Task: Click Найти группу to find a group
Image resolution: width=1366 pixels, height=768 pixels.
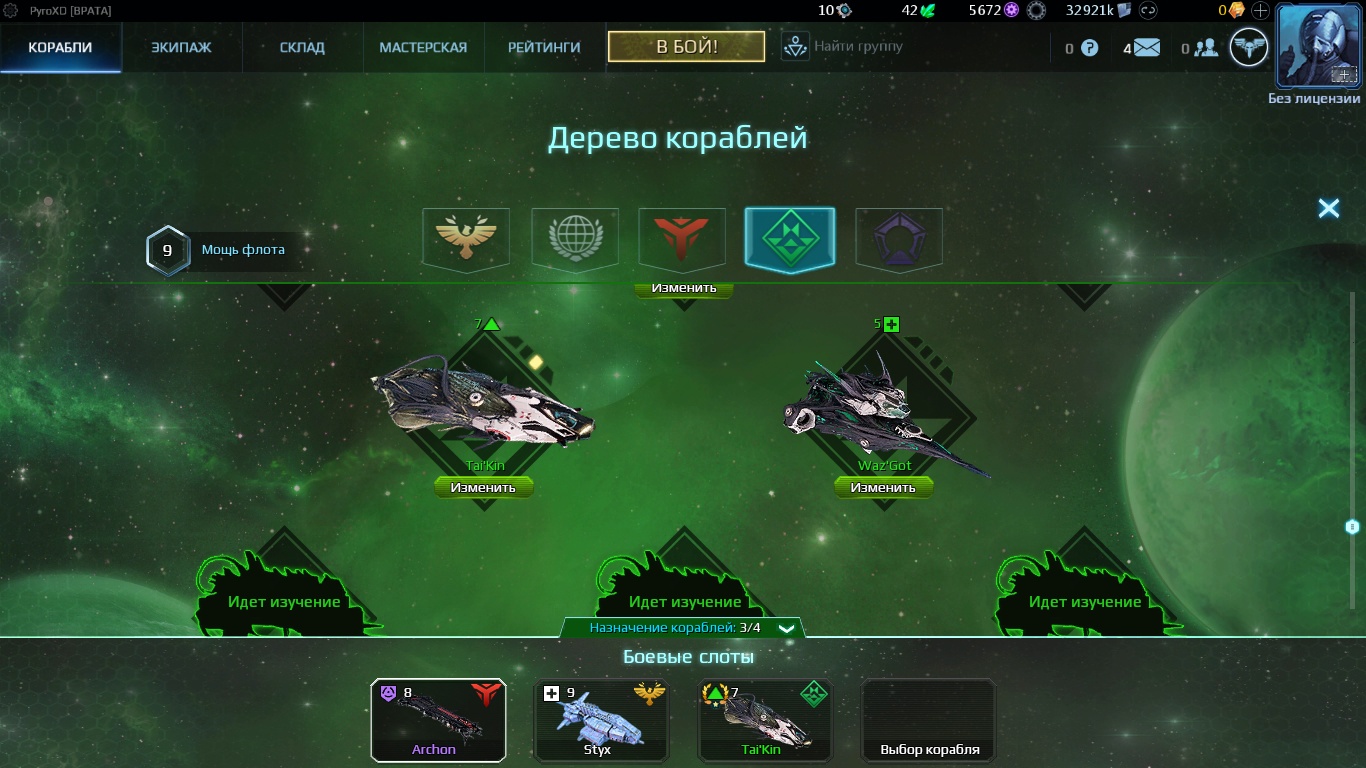Action: coord(842,46)
